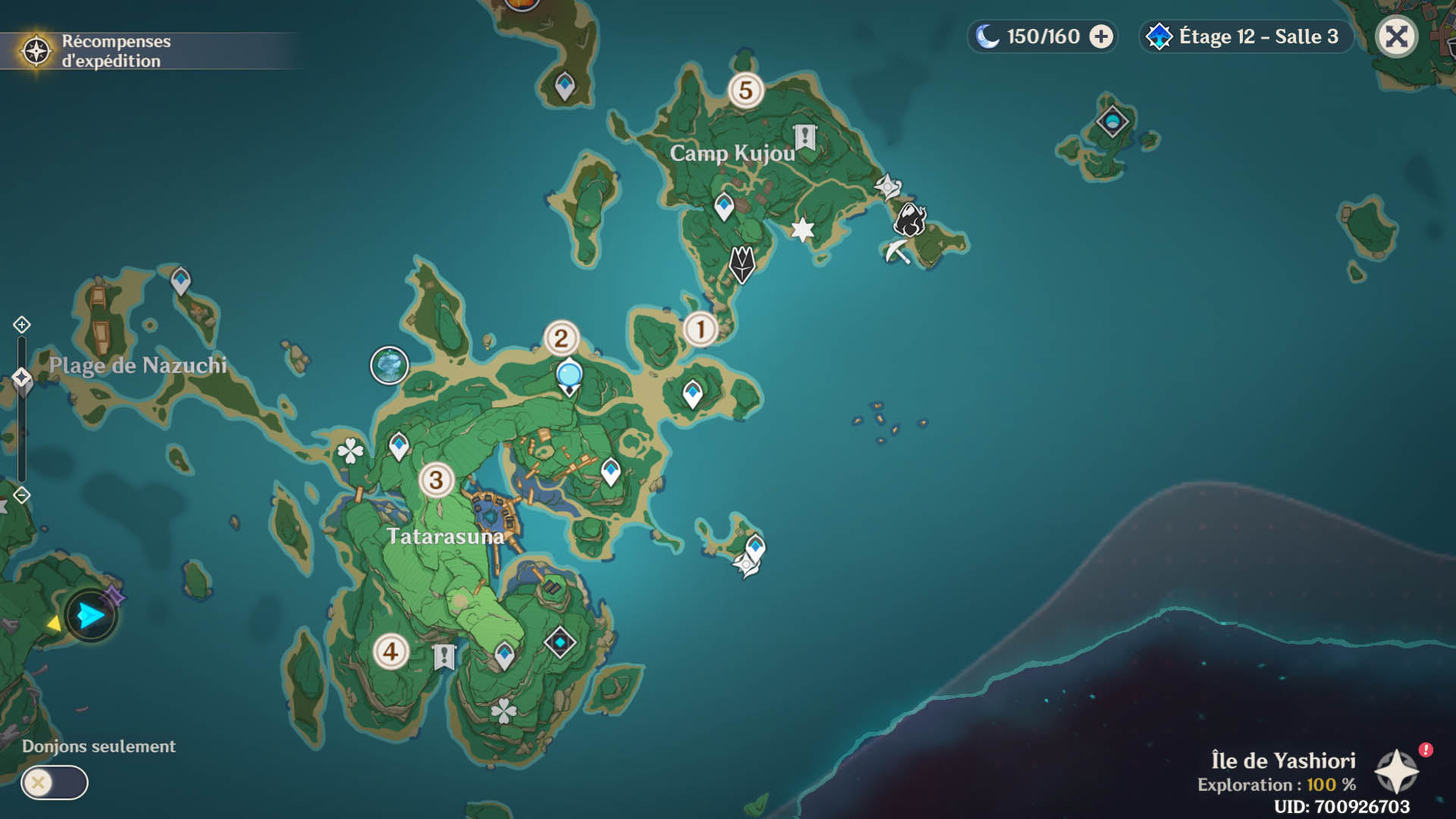Image resolution: width=1456 pixels, height=819 pixels.
Task: Open the Île de Yashiori exploration star icon
Action: [x=1397, y=772]
